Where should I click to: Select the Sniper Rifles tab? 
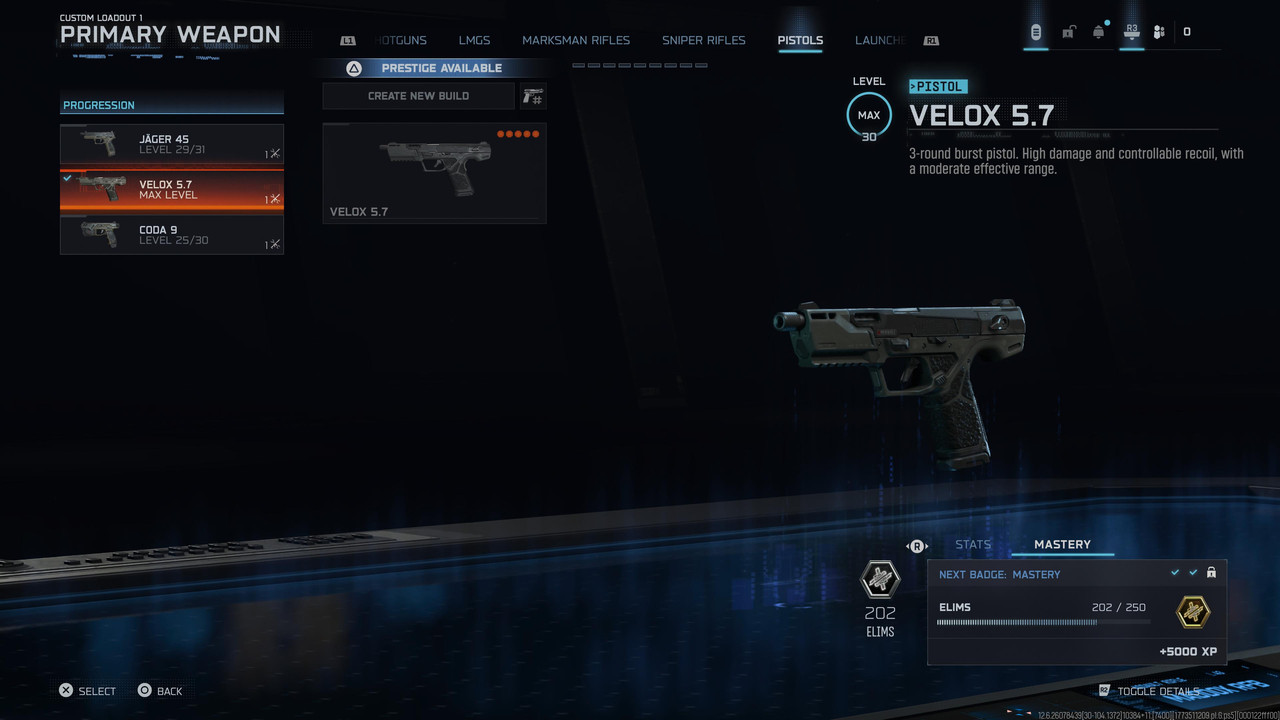(703, 41)
